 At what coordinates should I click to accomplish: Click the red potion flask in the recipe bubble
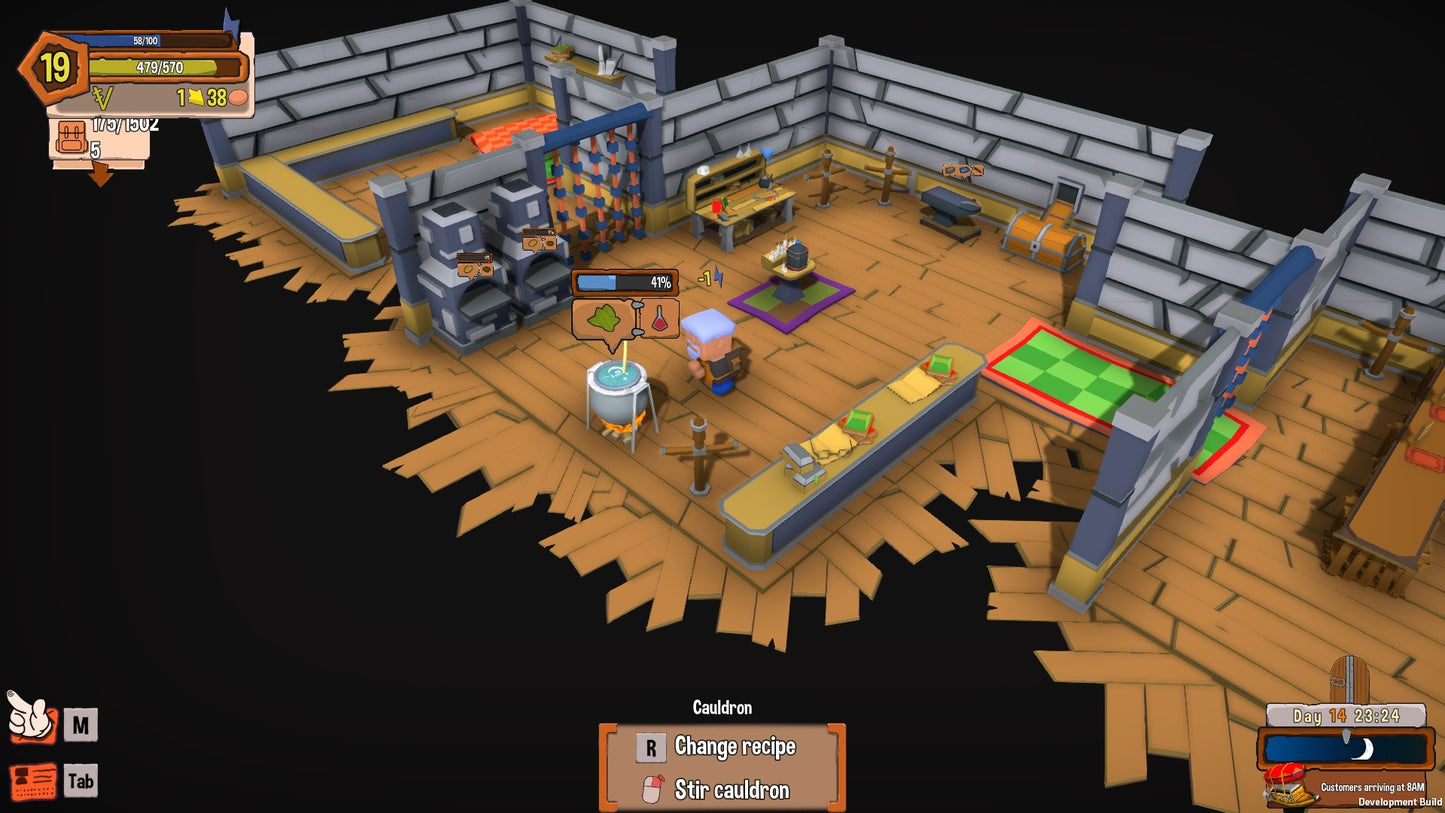coord(660,319)
